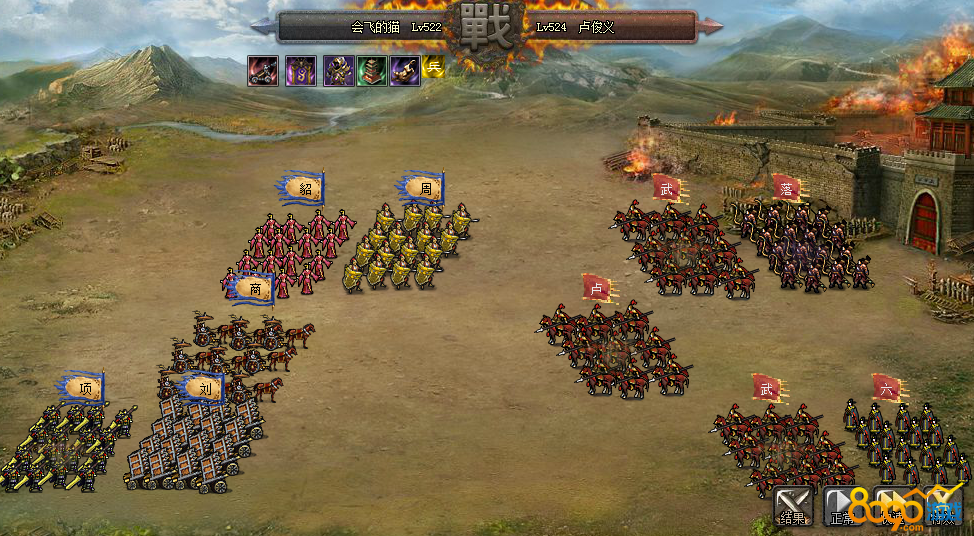Set normal battle speed (正常)

(841, 507)
